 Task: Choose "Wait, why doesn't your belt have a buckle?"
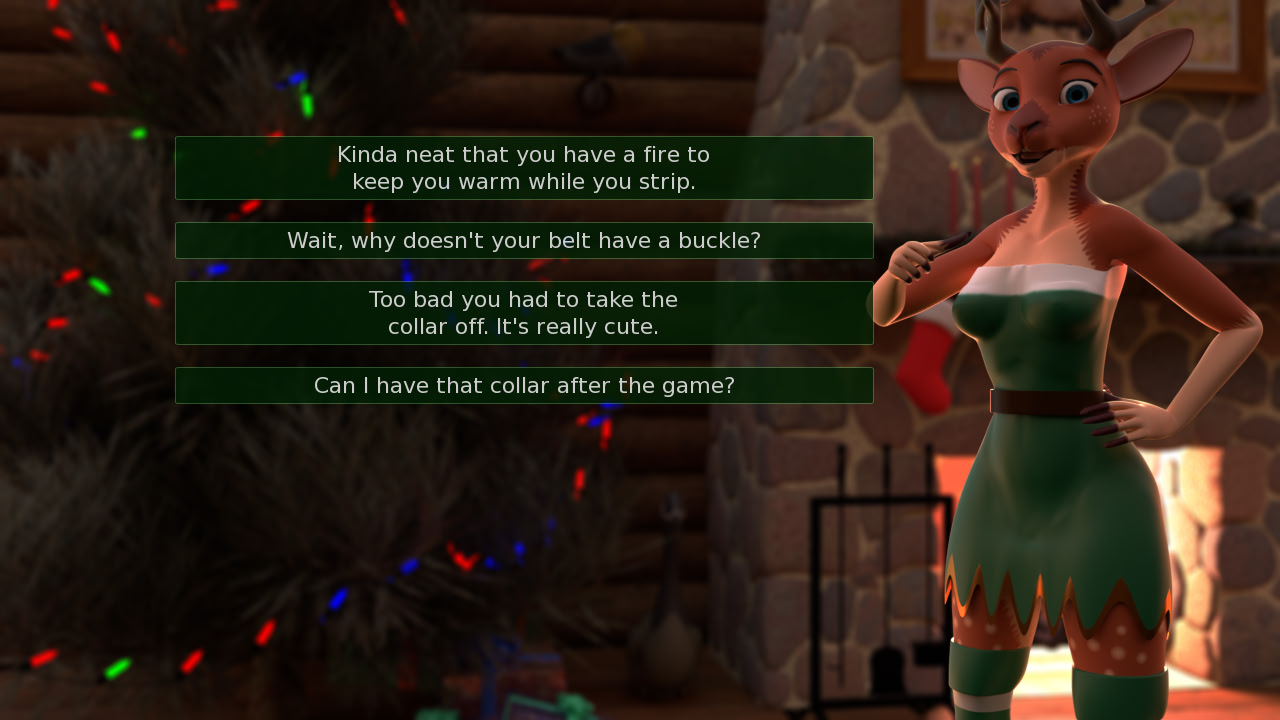point(524,240)
